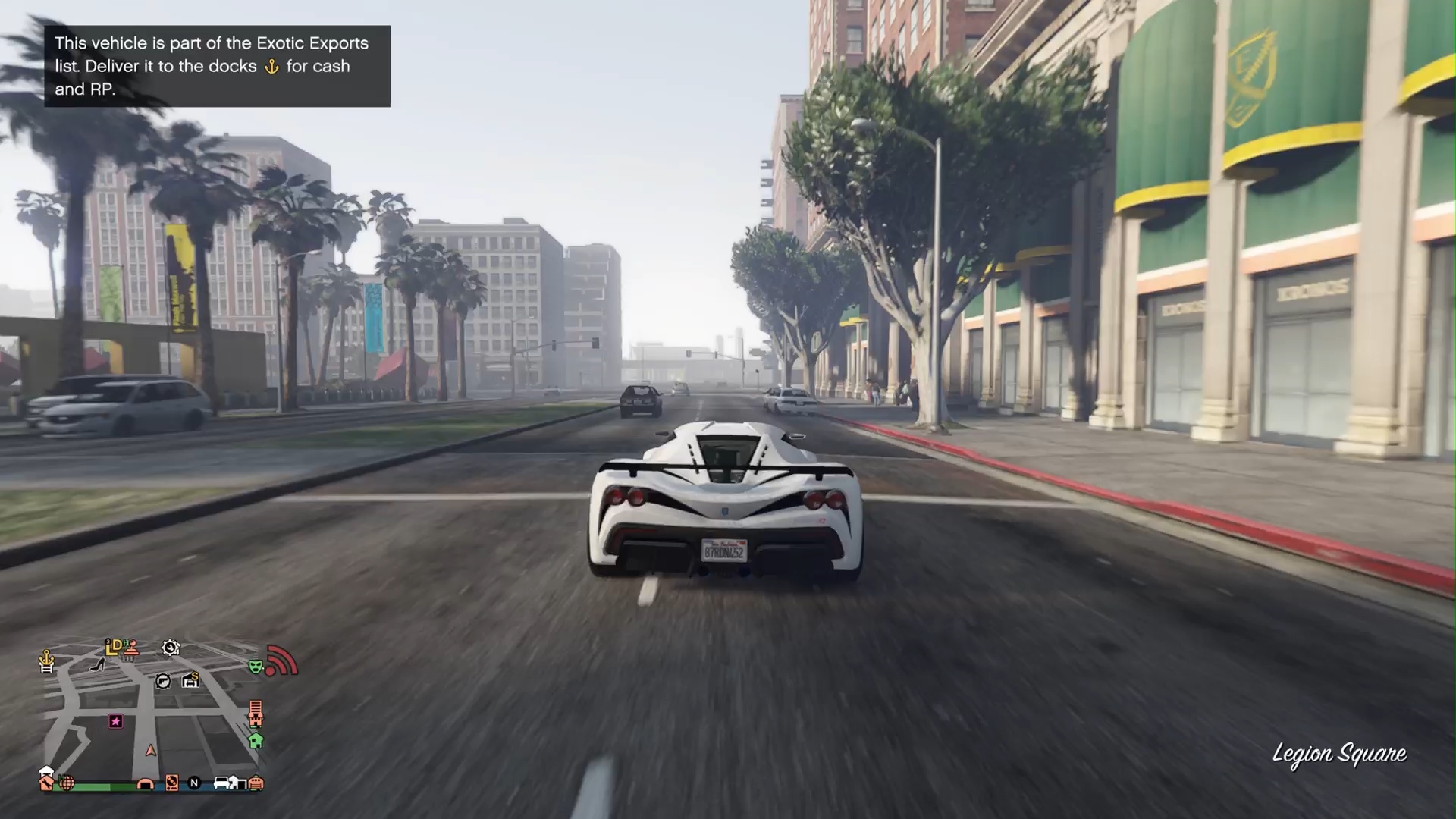Select the orange joystick arcade blip

coord(132,647)
